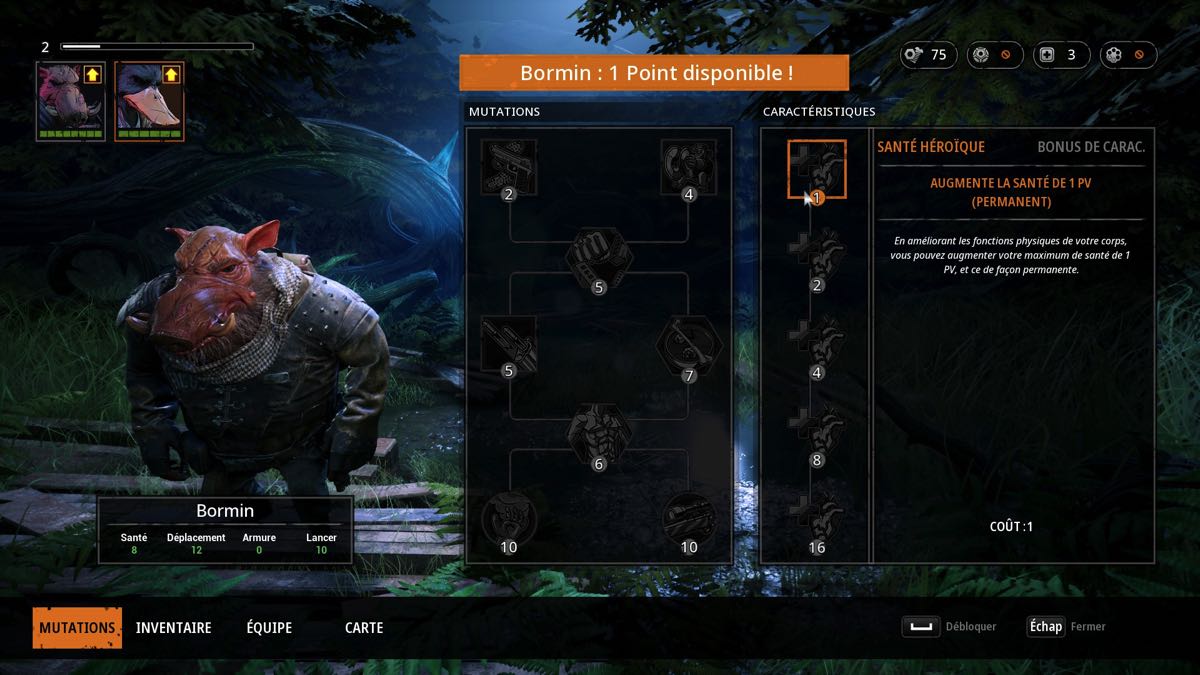Choose the duck character portrait
Screen dimensions: 1200x675
point(149,100)
